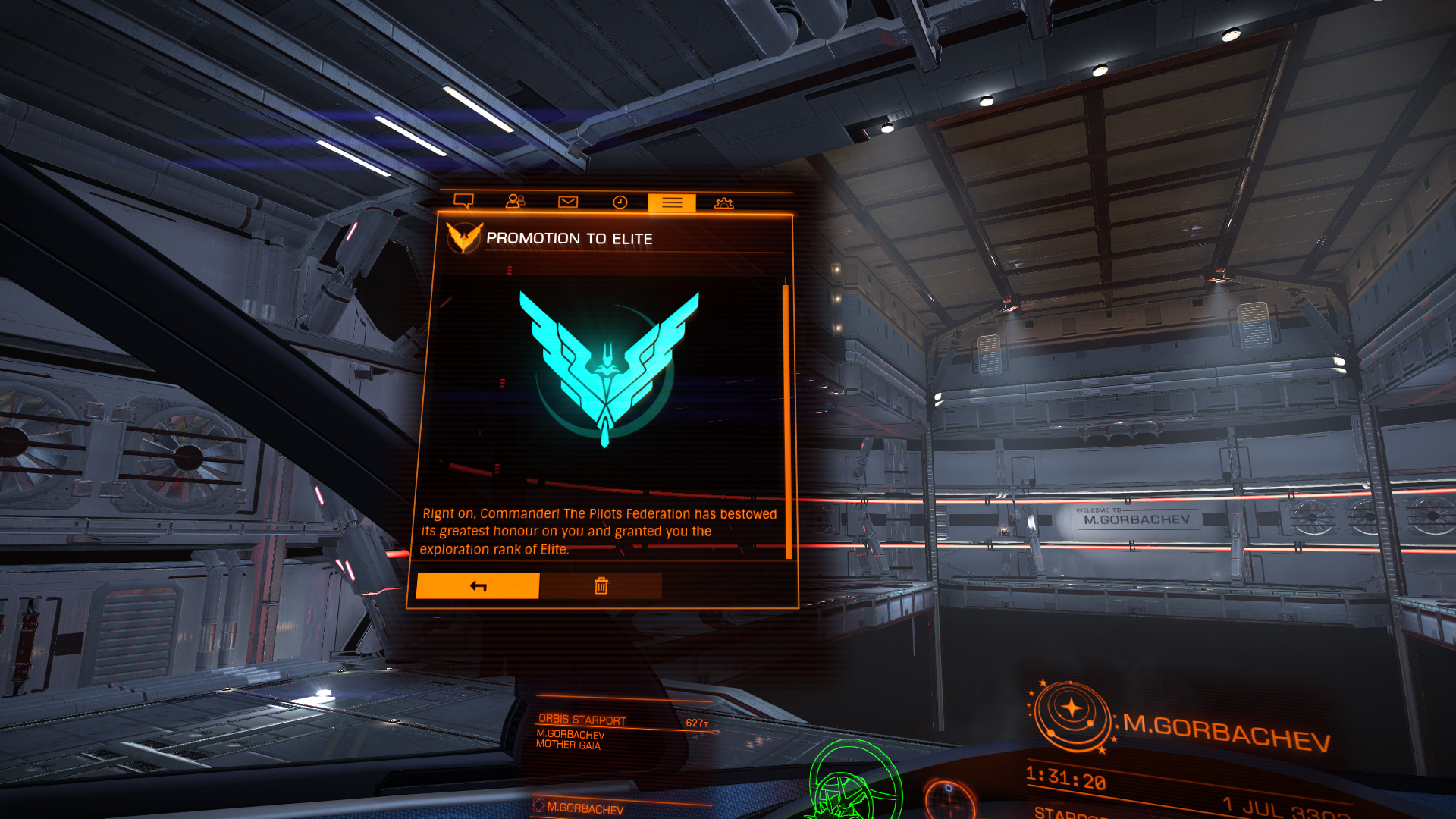Open the chat bubble tab
Screen dimensions: 1456x819
click(463, 201)
